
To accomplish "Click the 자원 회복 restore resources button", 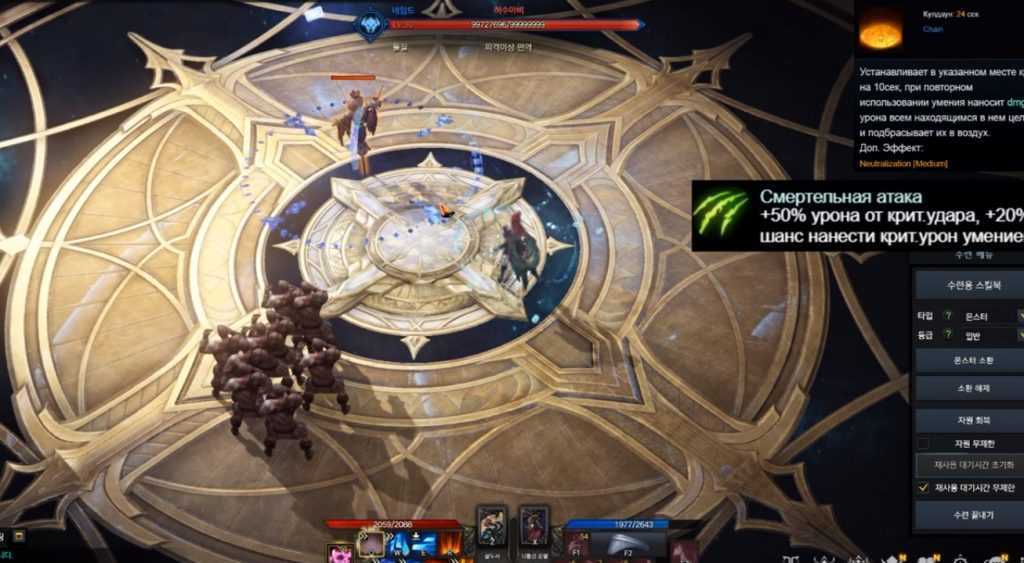I will 968,420.
